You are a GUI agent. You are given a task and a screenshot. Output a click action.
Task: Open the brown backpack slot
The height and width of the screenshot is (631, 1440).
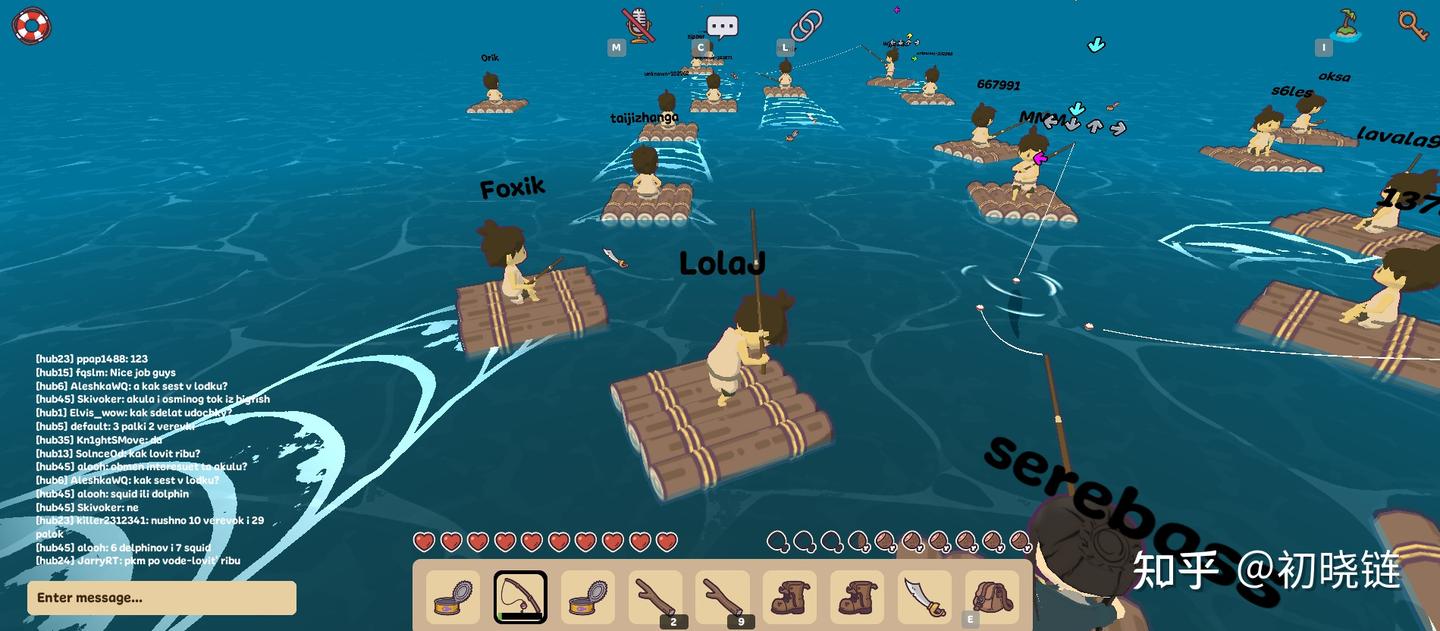(x=992, y=597)
